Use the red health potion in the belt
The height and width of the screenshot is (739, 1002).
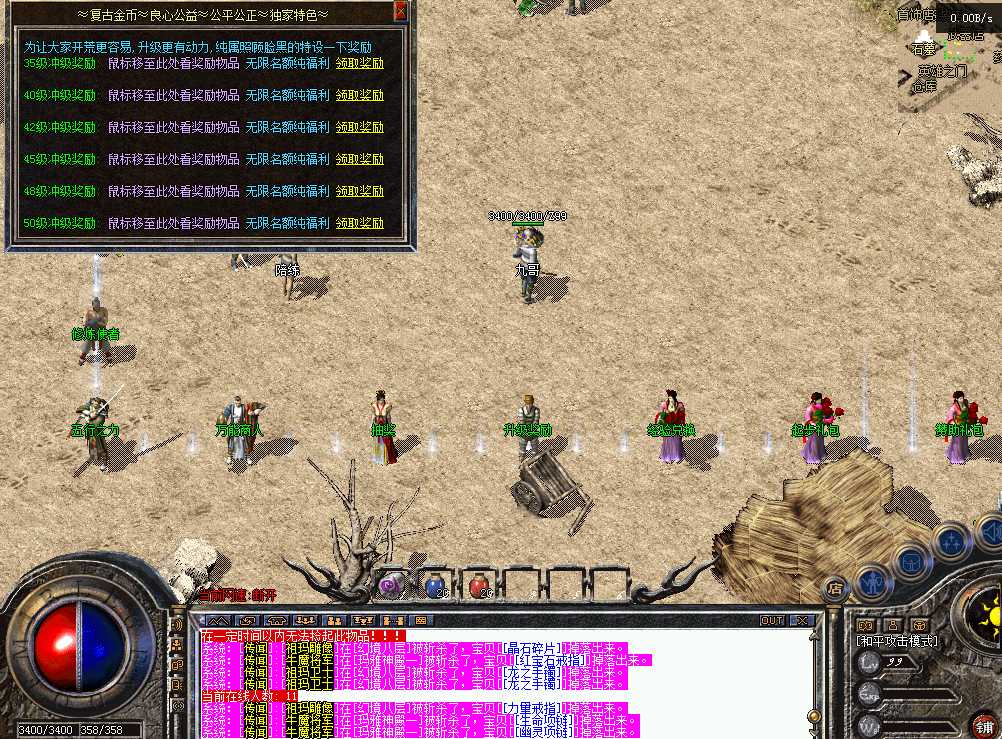(x=479, y=584)
